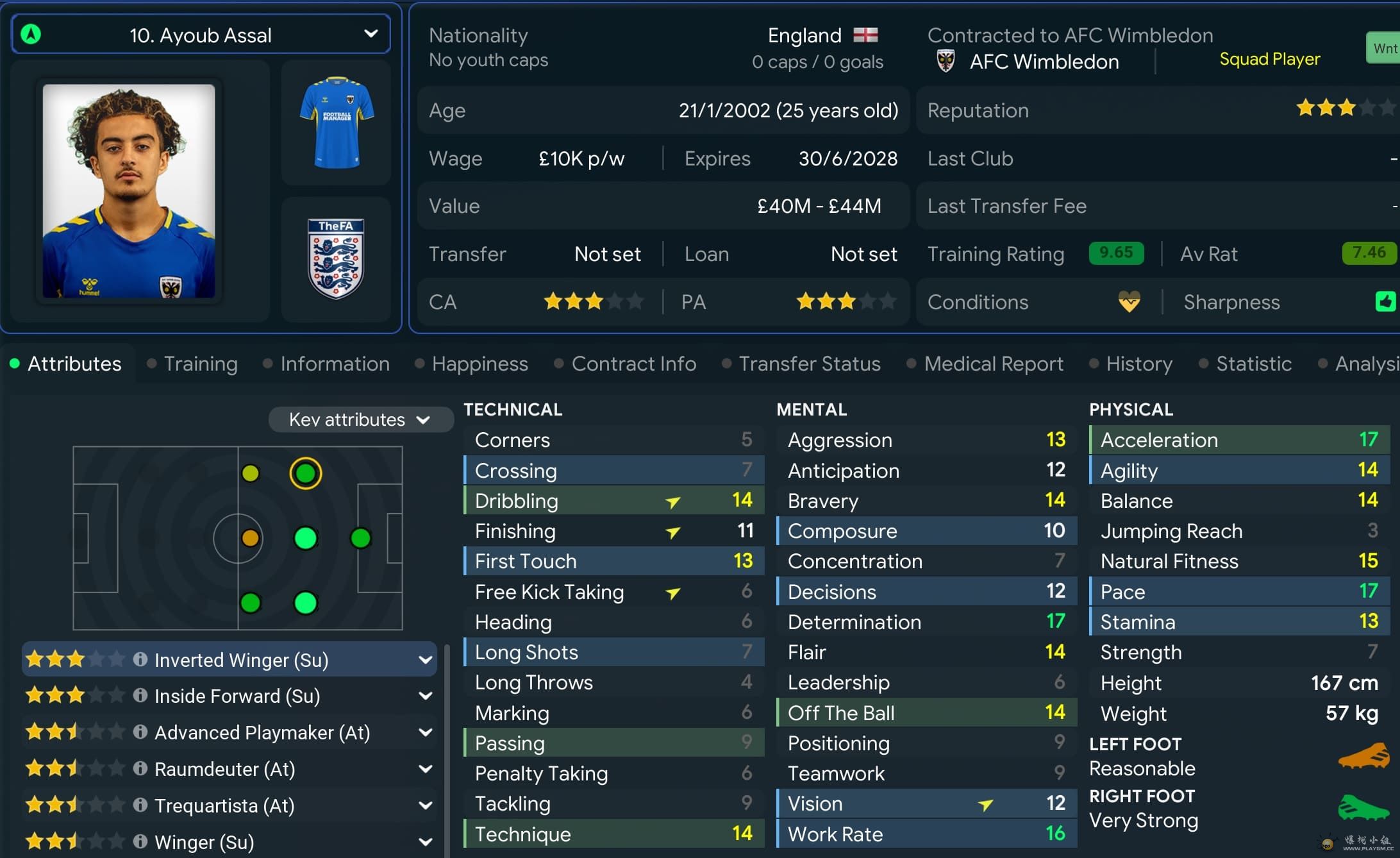The image size is (1400, 858).
Task: Expand the Raumdeuter (At) role row
Action: (425, 769)
